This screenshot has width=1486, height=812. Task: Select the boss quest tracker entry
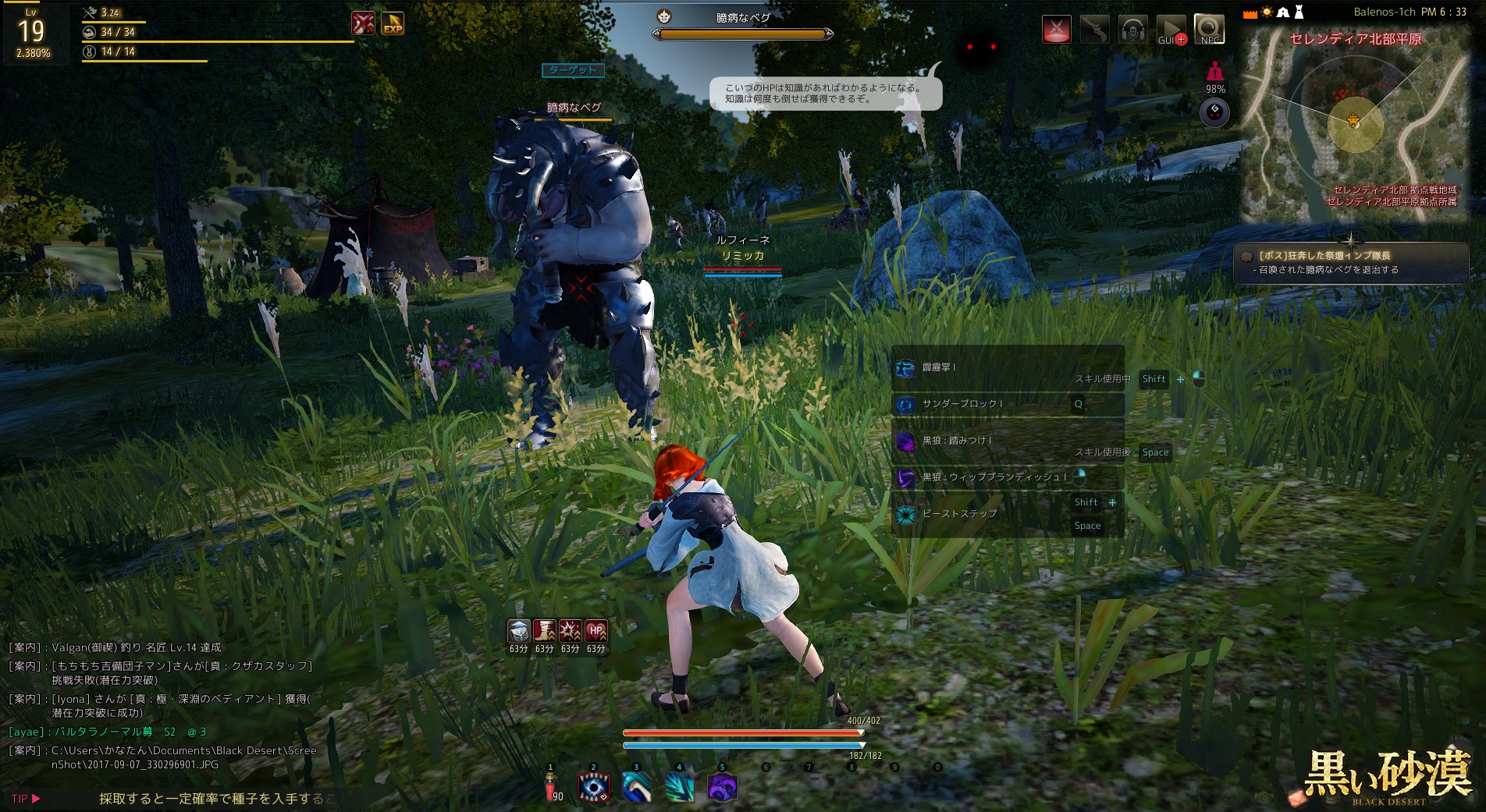pyautogui.click(x=1351, y=262)
